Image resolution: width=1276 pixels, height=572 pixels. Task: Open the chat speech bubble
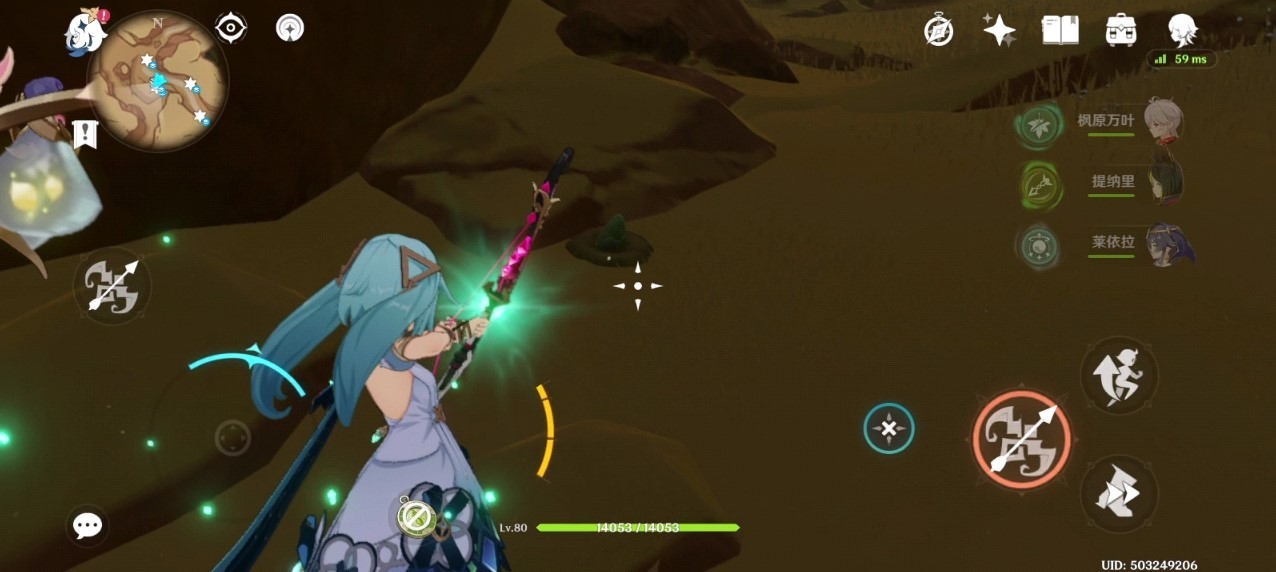pyautogui.click(x=88, y=526)
